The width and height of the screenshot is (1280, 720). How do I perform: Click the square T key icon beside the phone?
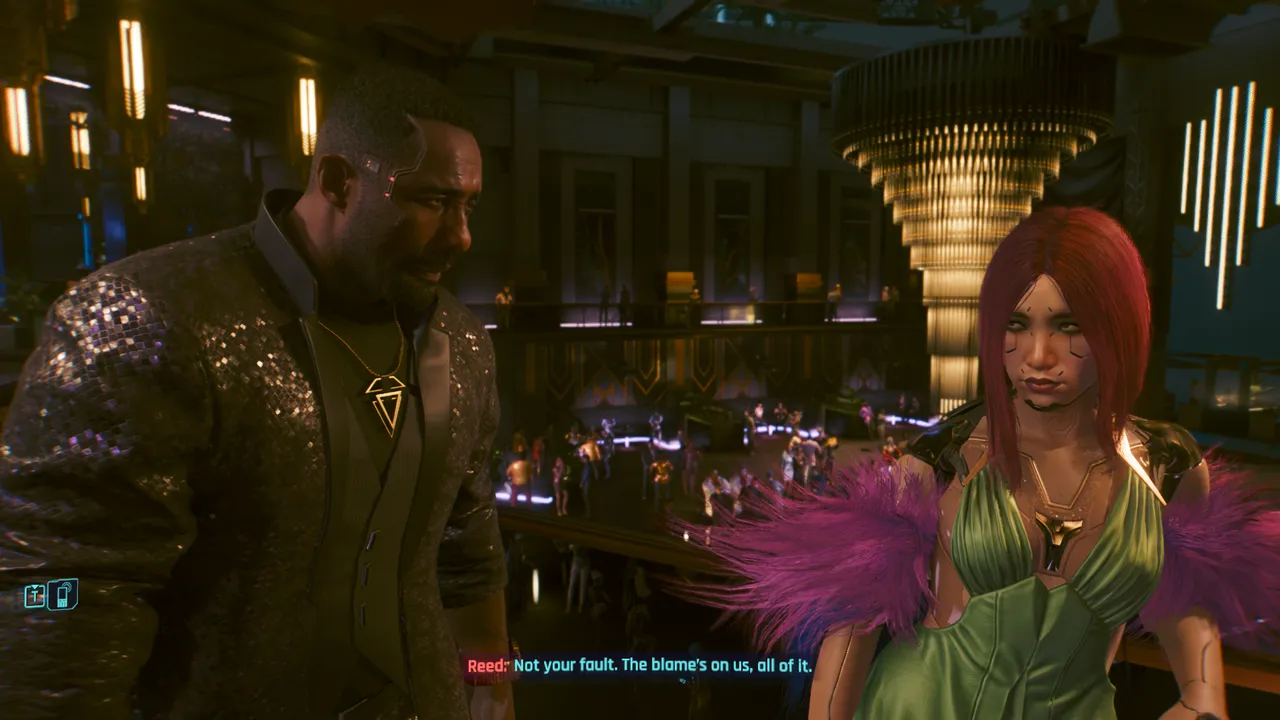point(35,597)
